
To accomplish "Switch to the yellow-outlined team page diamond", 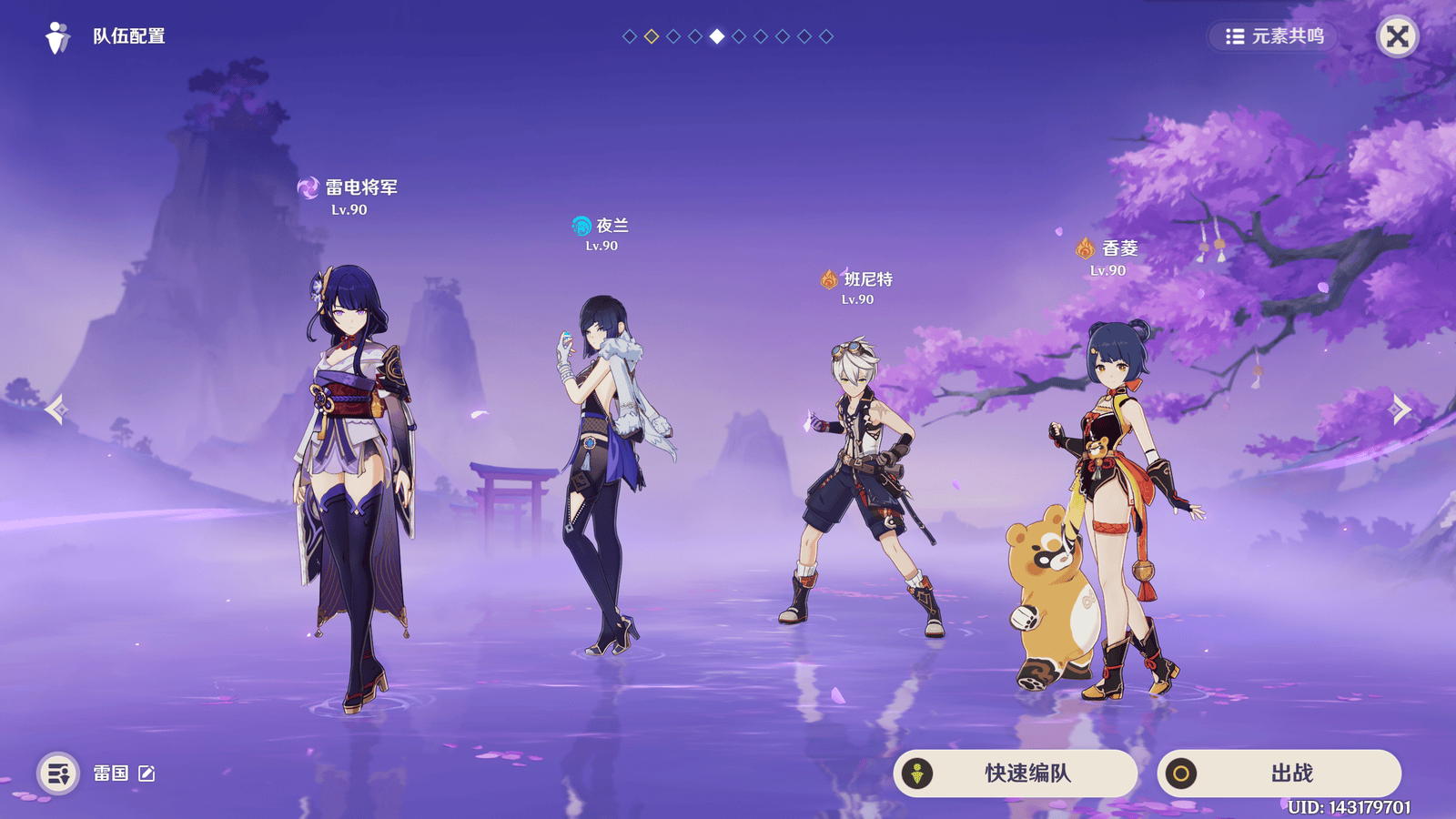I will (650, 37).
